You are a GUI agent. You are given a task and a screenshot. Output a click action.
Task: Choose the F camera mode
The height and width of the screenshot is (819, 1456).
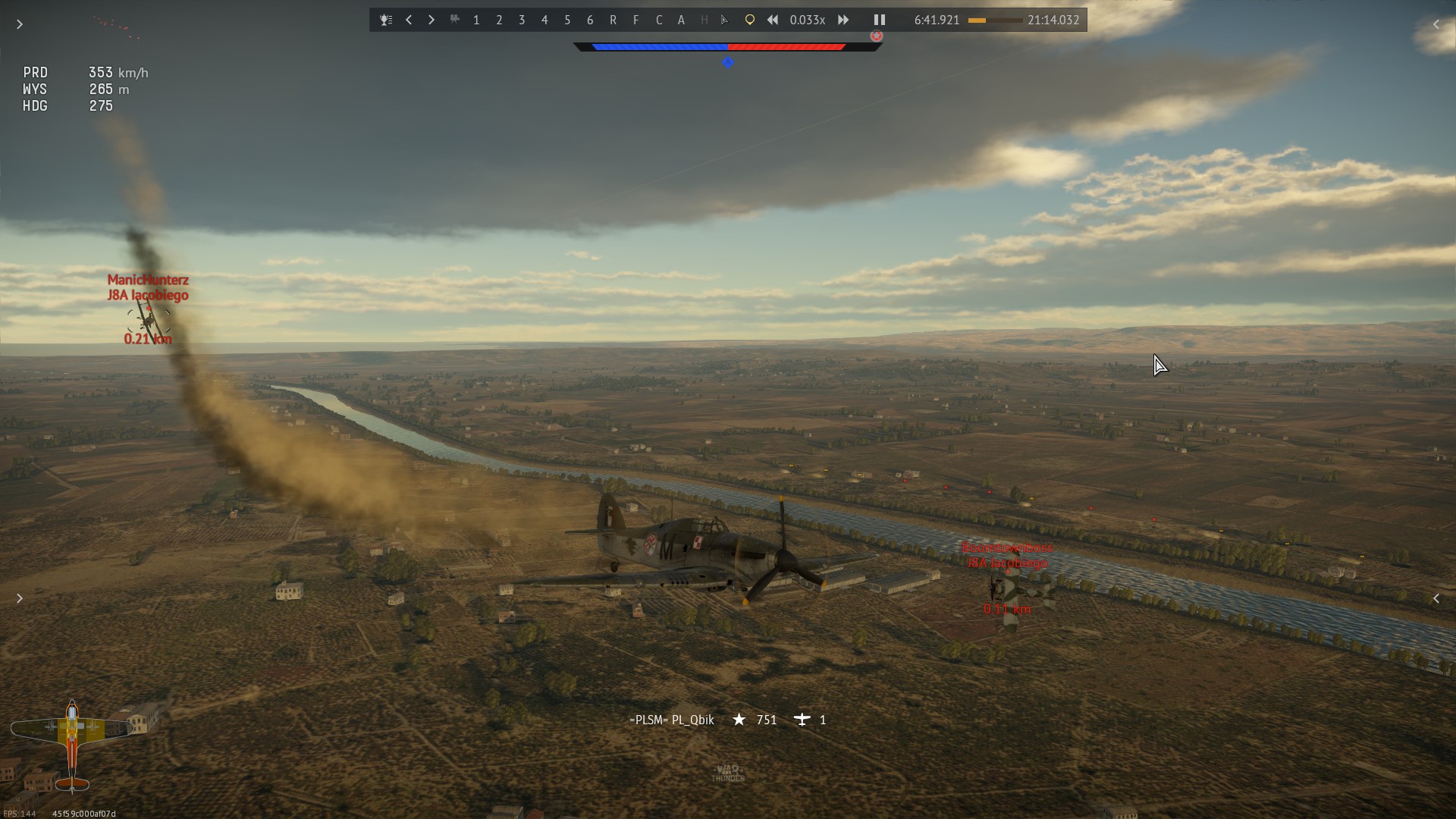click(x=635, y=20)
